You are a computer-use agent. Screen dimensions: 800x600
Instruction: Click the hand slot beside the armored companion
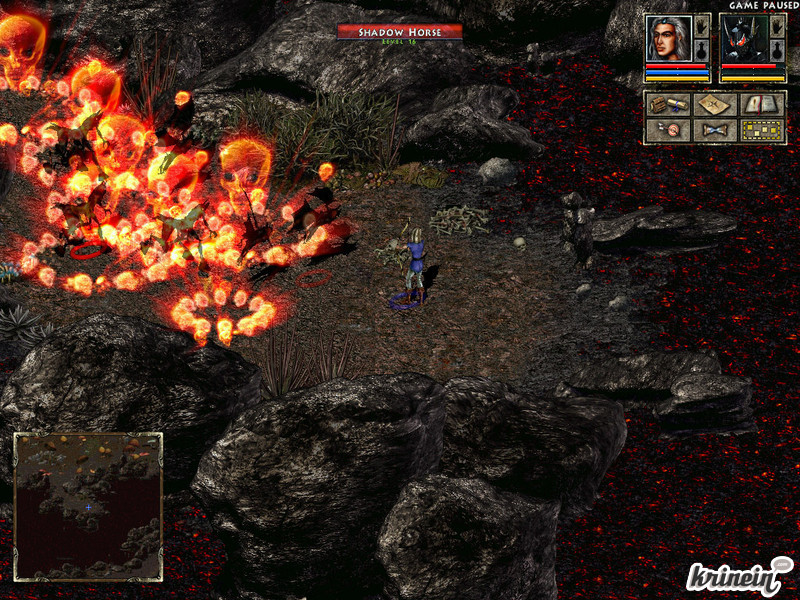[777, 25]
